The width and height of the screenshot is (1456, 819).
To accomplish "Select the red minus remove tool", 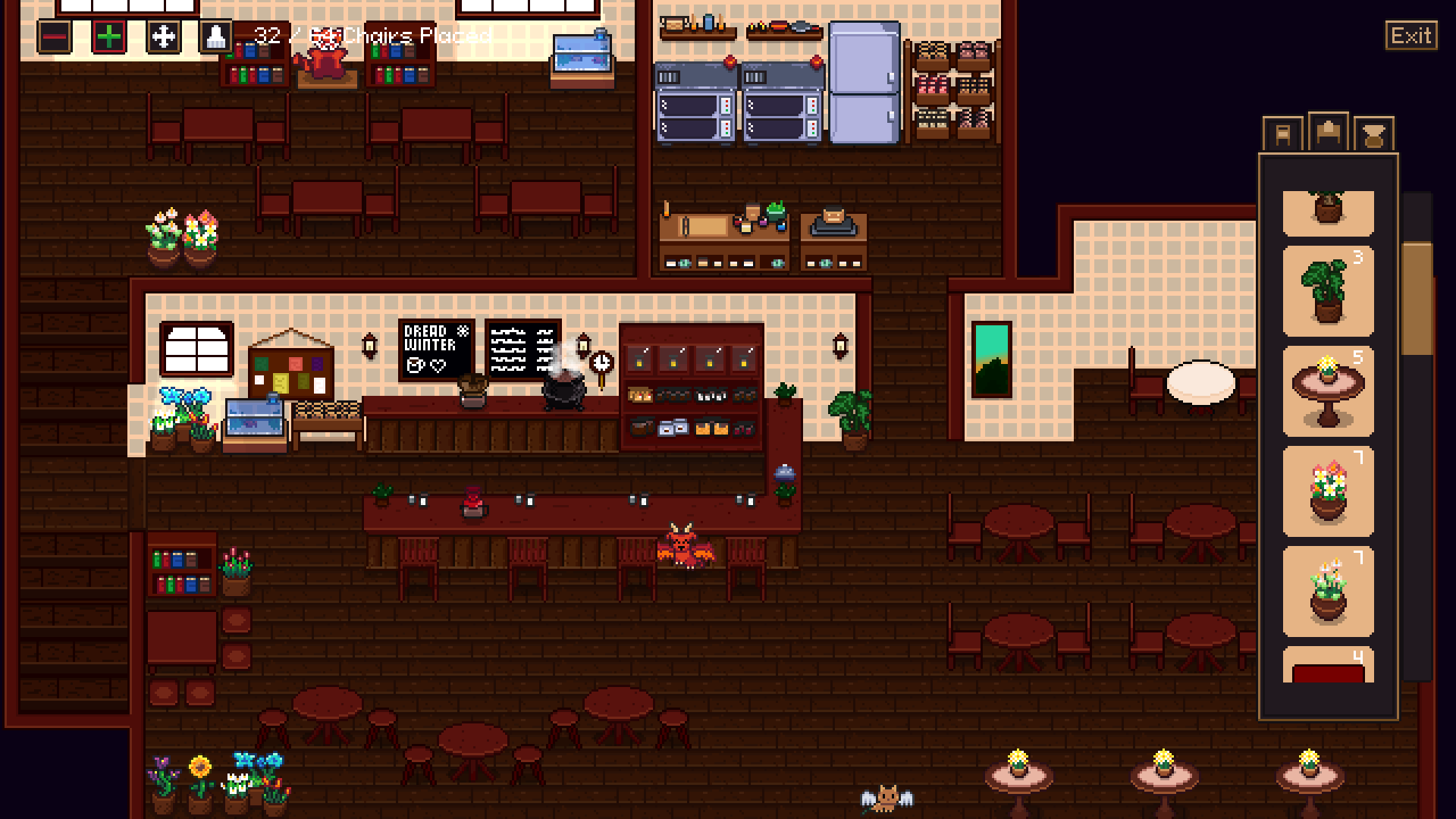I will coord(55,36).
